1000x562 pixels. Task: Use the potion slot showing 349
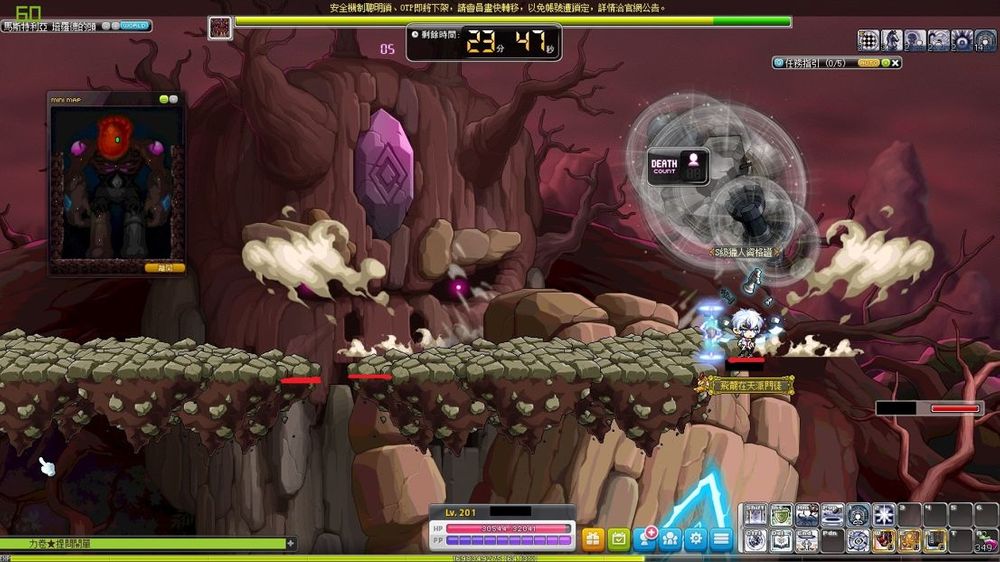click(986, 541)
